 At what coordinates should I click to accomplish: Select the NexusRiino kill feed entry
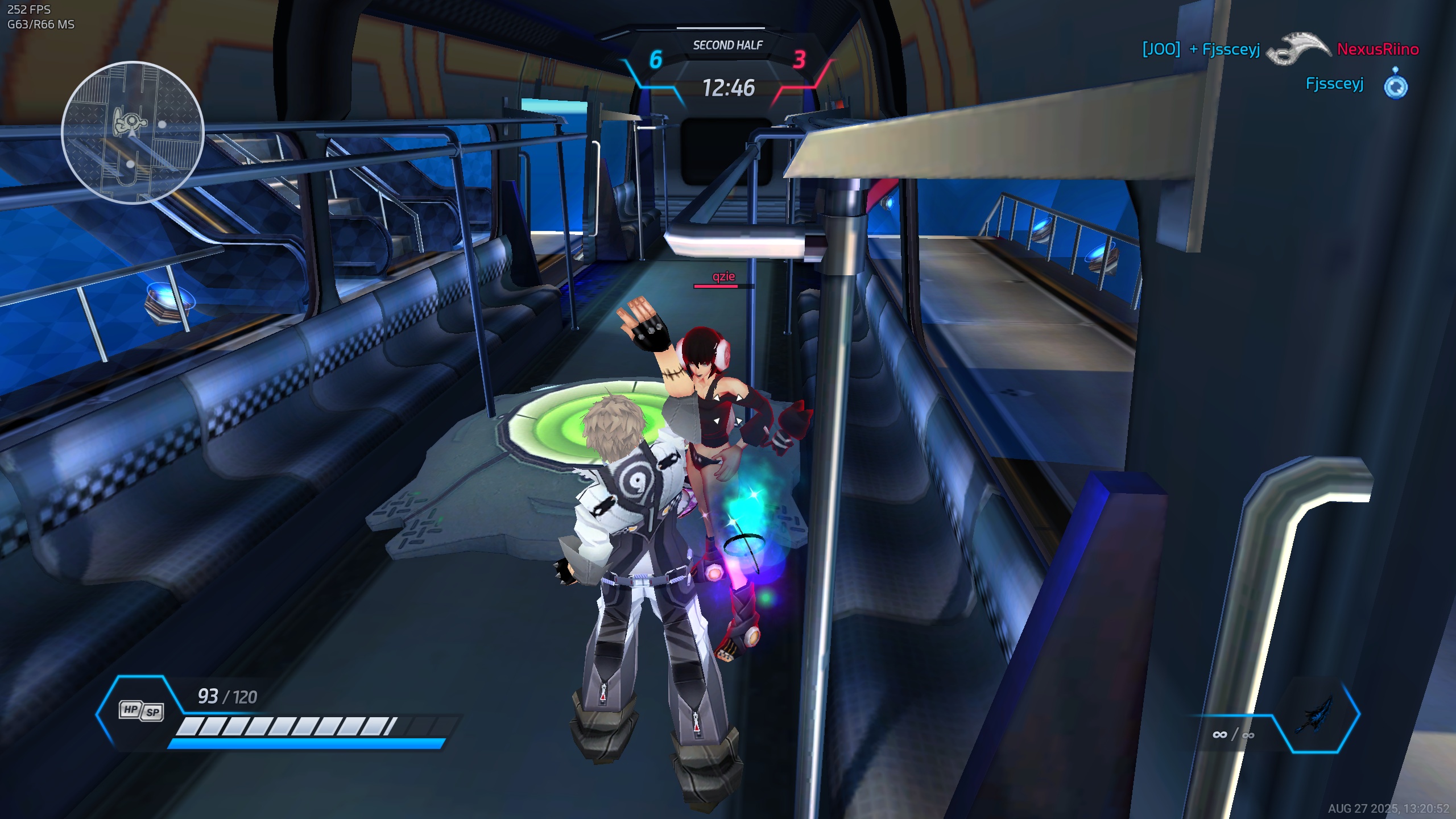click(1378, 49)
